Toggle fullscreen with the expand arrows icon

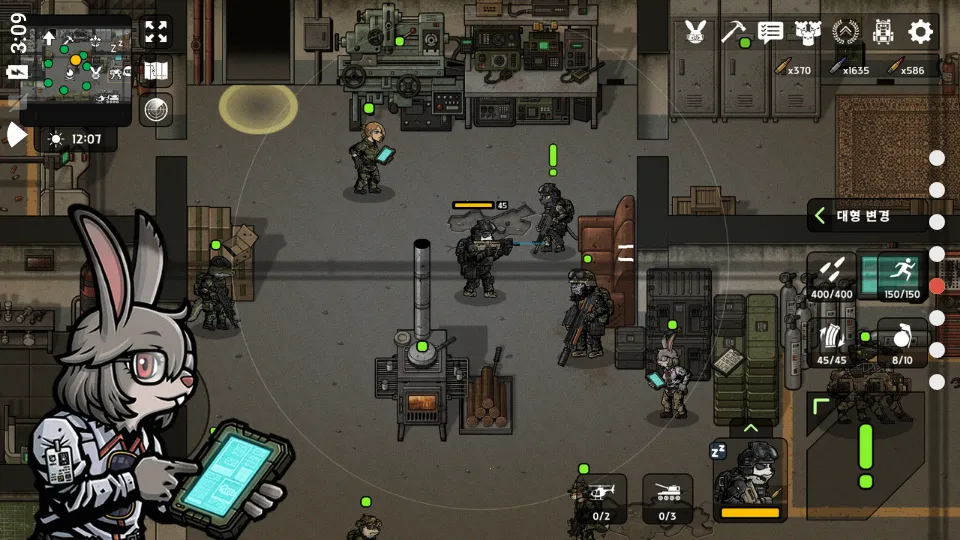[156, 31]
